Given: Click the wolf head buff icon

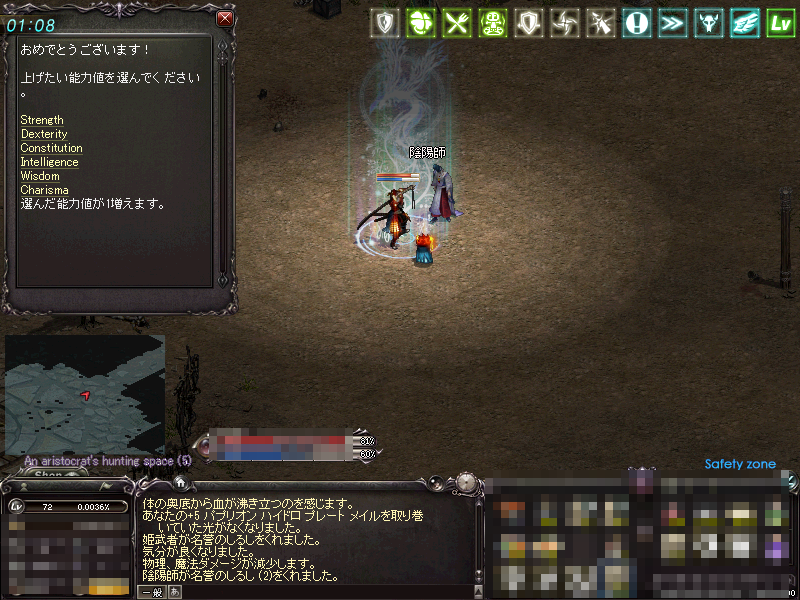Looking at the screenshot, I should (708, 23).
